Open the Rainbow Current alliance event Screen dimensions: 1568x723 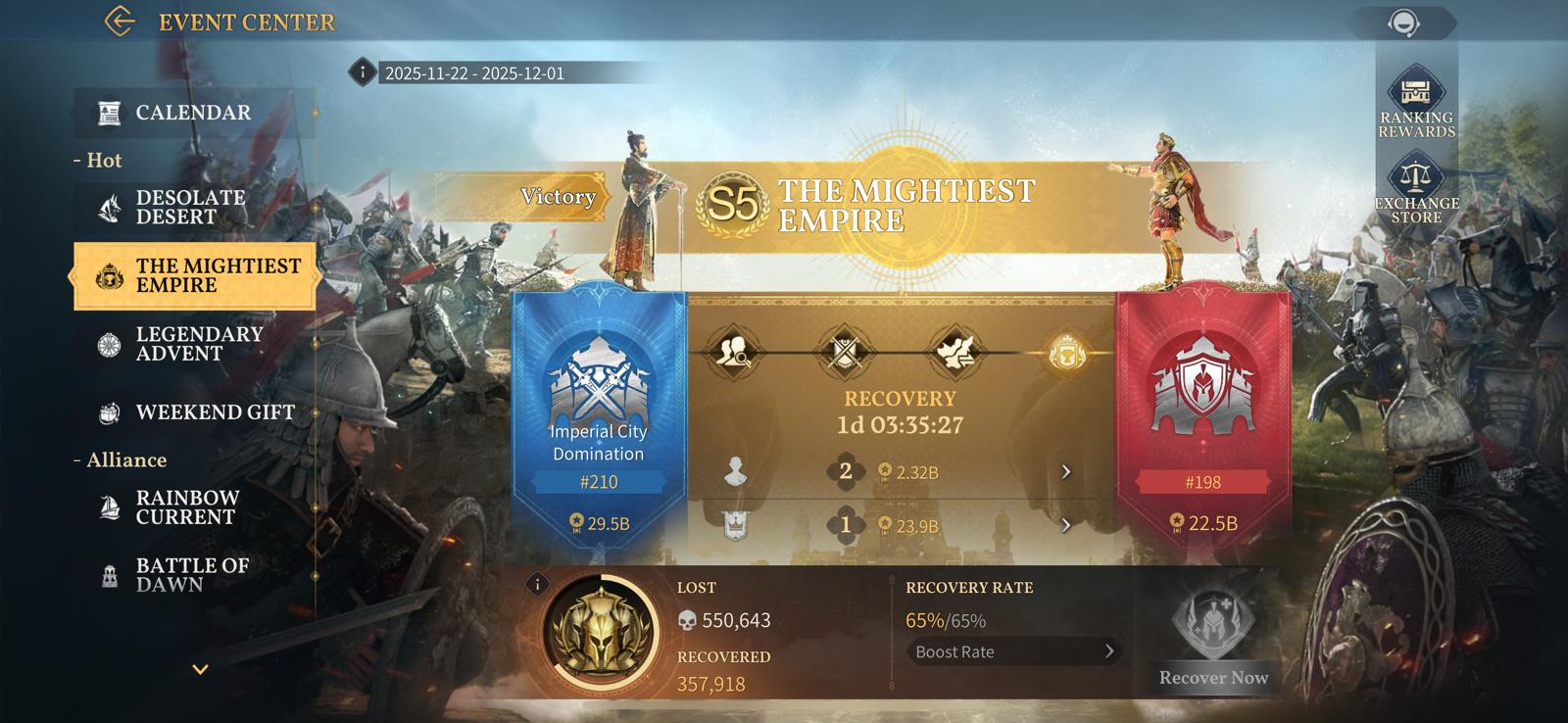point(186,507)
